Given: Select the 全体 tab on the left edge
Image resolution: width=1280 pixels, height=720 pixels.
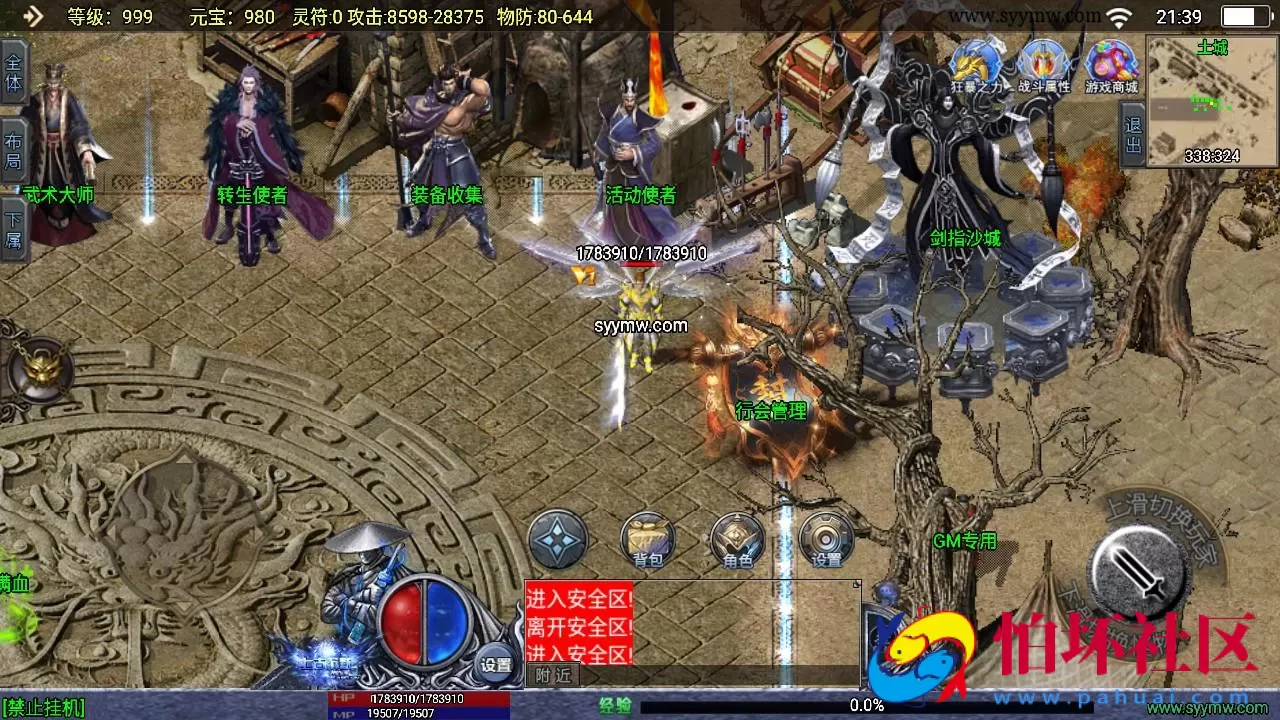Looking at the screenshot, I should 13,72.
